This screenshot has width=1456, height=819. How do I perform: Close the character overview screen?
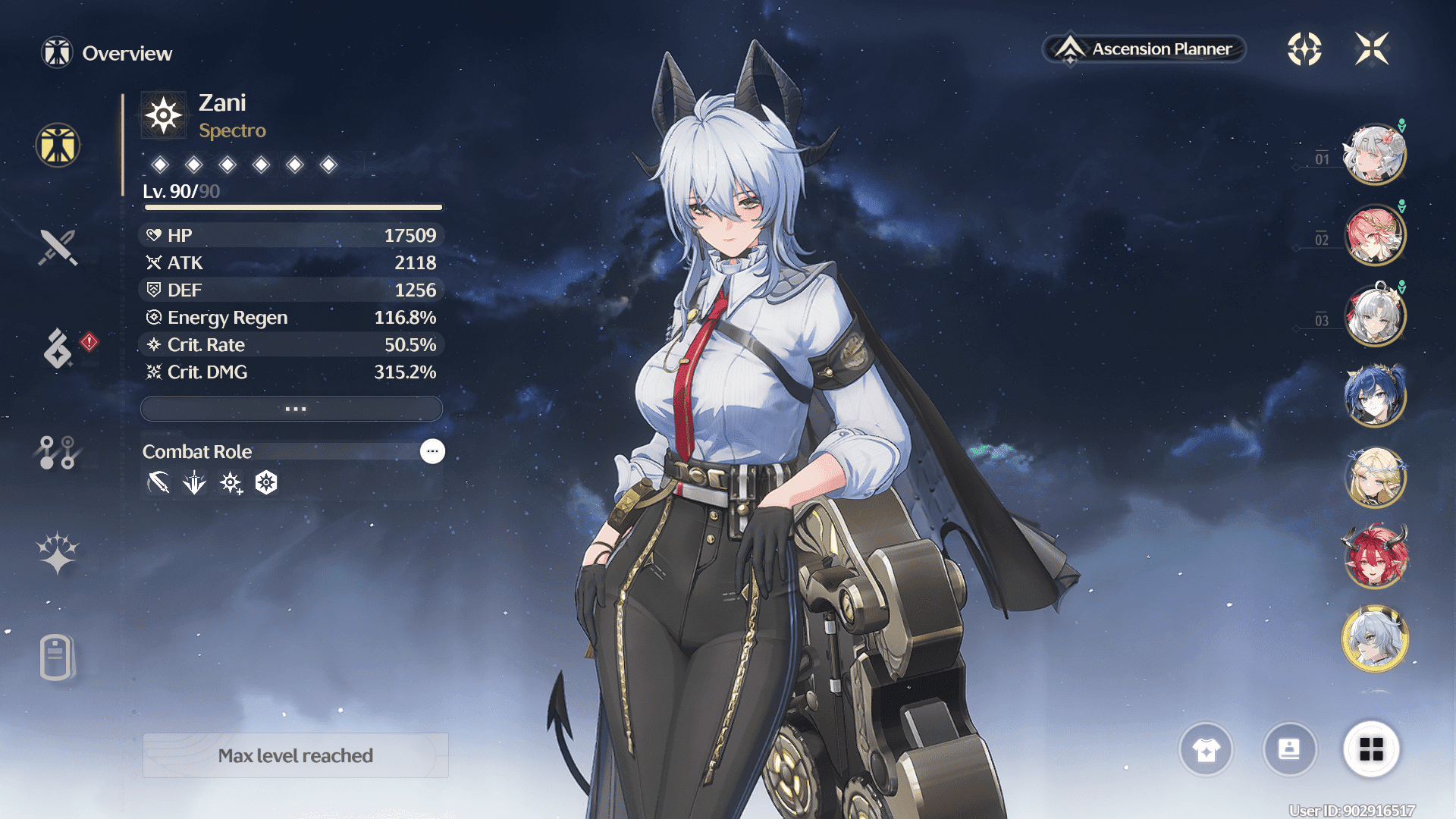pyautogui.click(x=1372, y=49)
